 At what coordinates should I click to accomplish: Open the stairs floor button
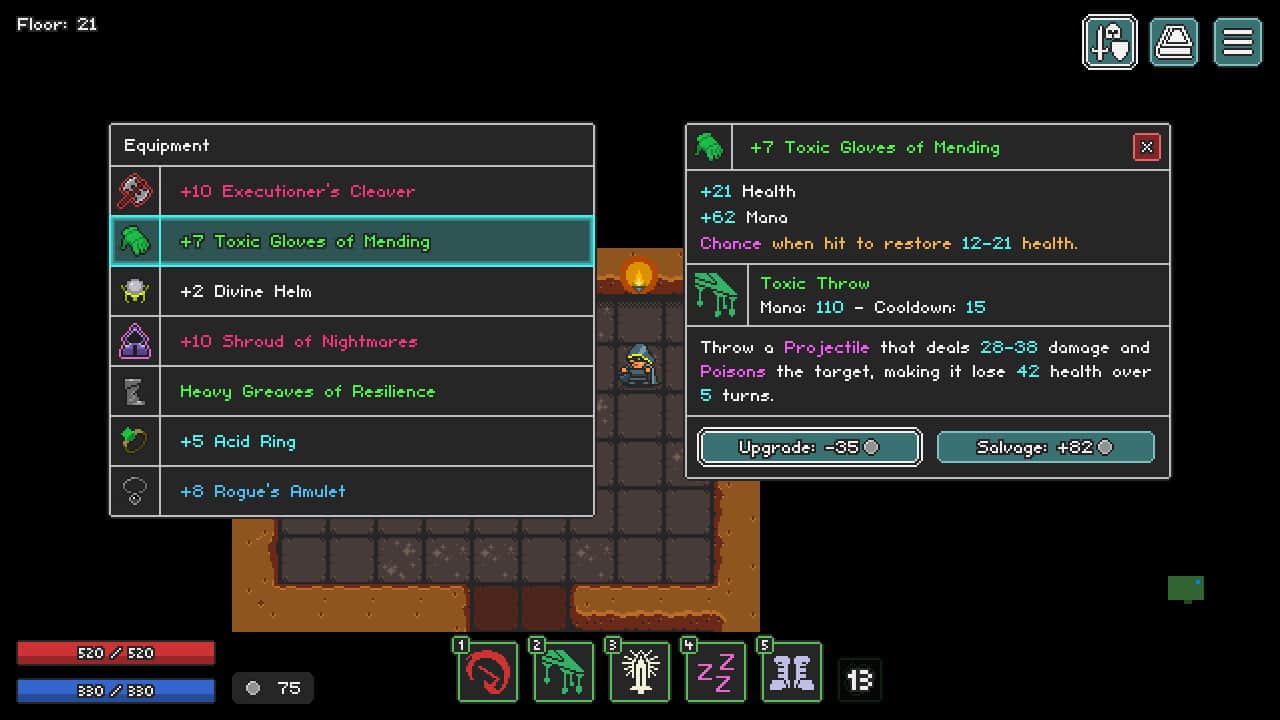[1174, 42]
